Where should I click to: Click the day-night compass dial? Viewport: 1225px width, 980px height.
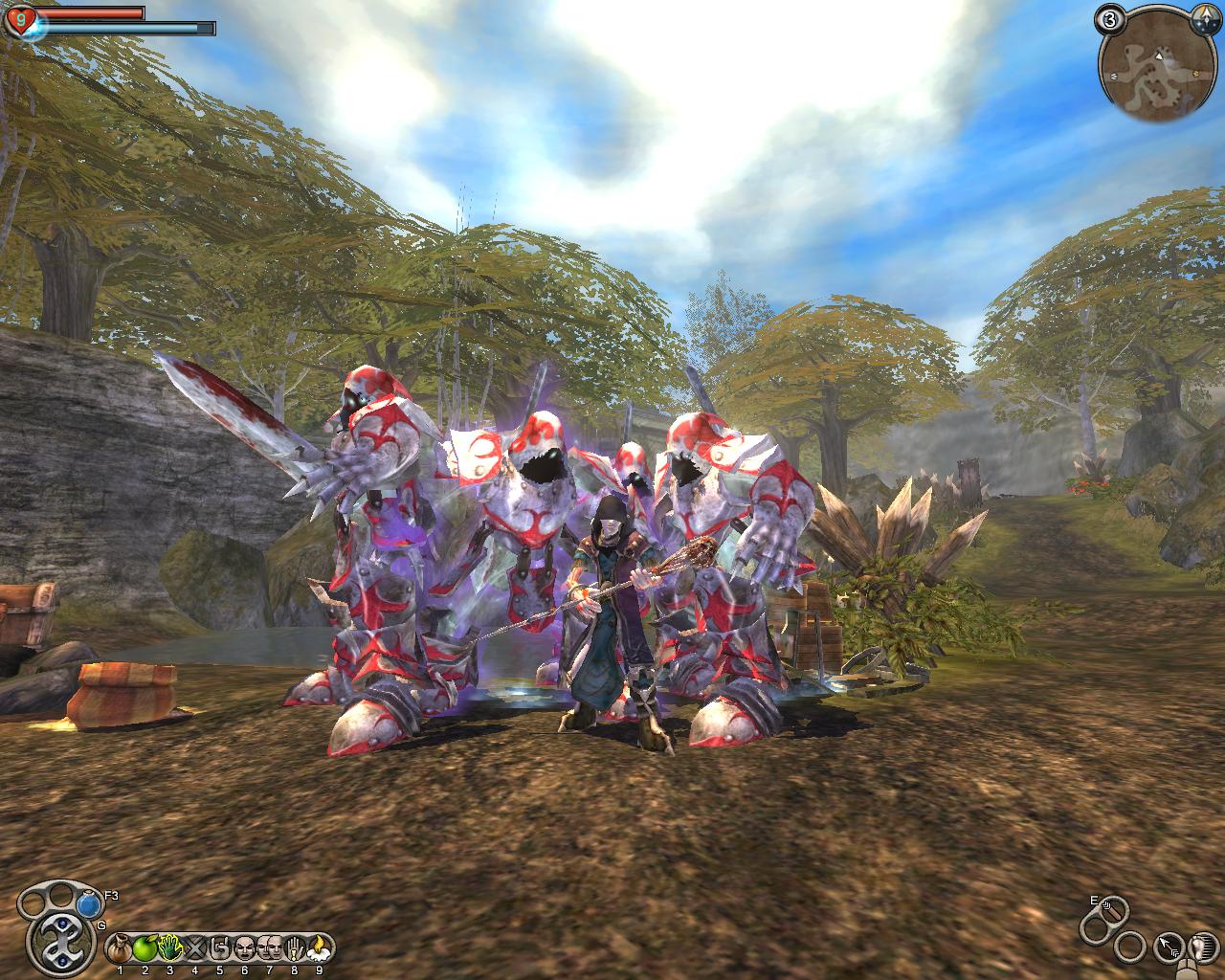click(x=1204, y=18)
